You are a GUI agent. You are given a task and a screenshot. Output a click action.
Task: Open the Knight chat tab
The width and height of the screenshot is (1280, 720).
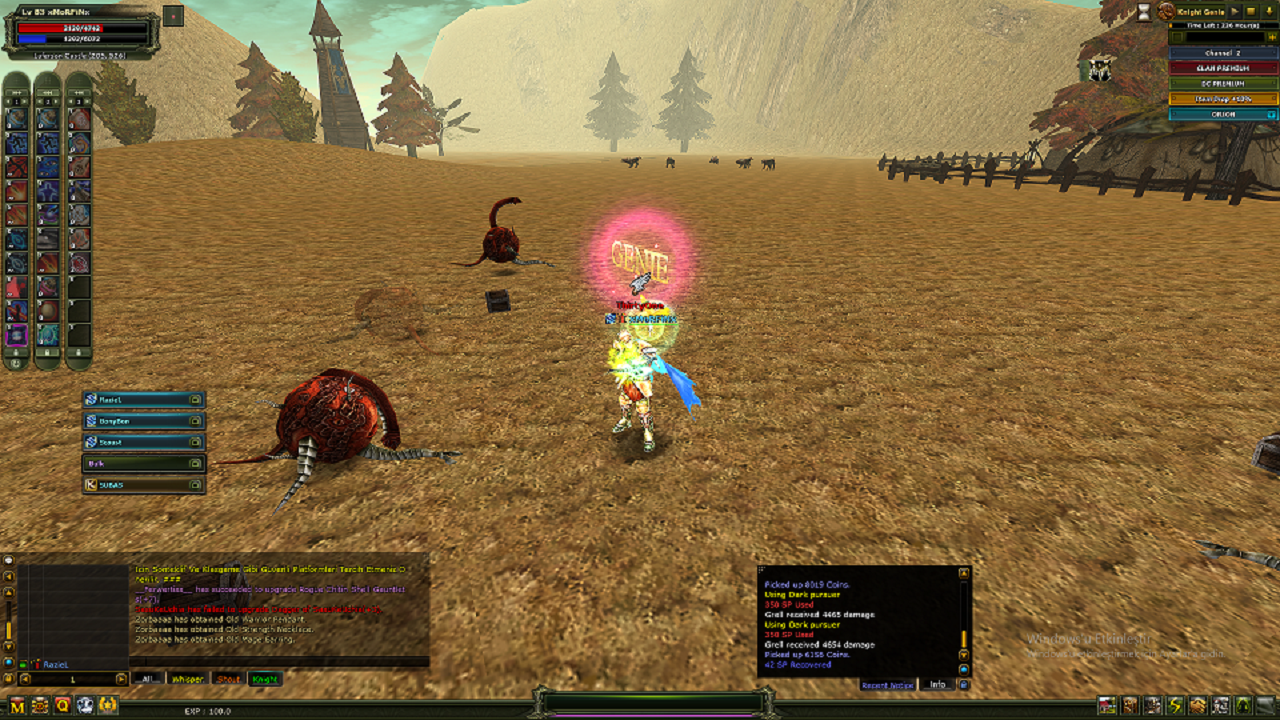265,679
